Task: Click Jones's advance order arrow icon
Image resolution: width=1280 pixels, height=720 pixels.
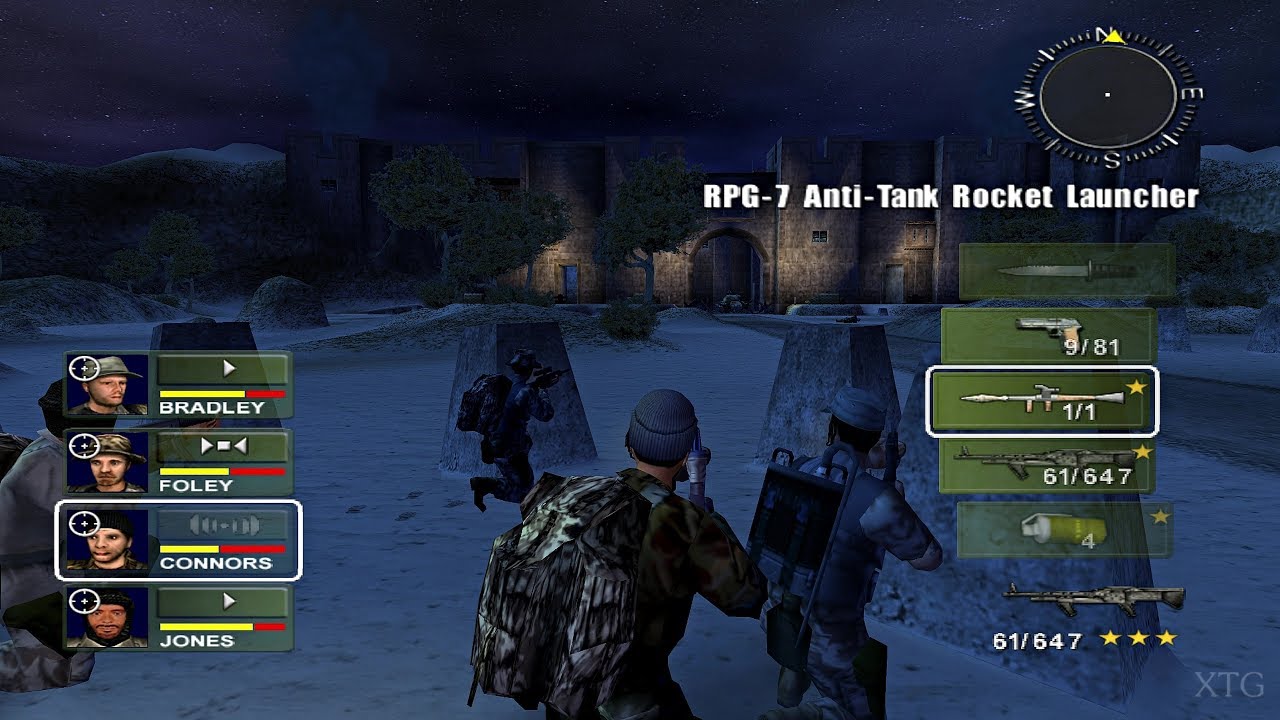Action: coord(229,601)
